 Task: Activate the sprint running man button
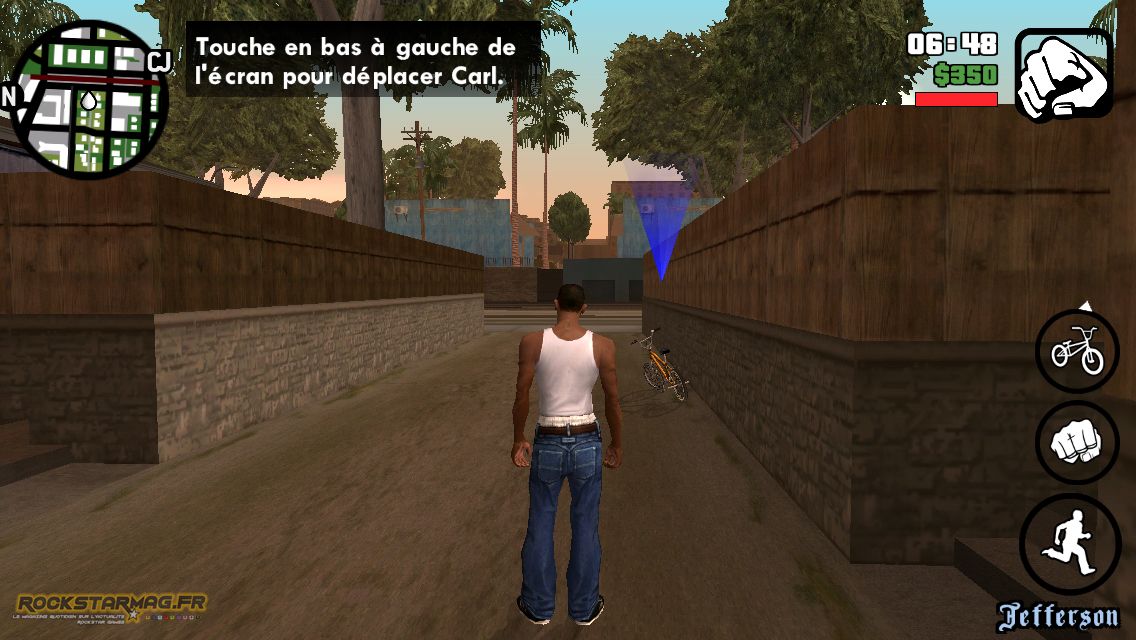[1069, 544]
